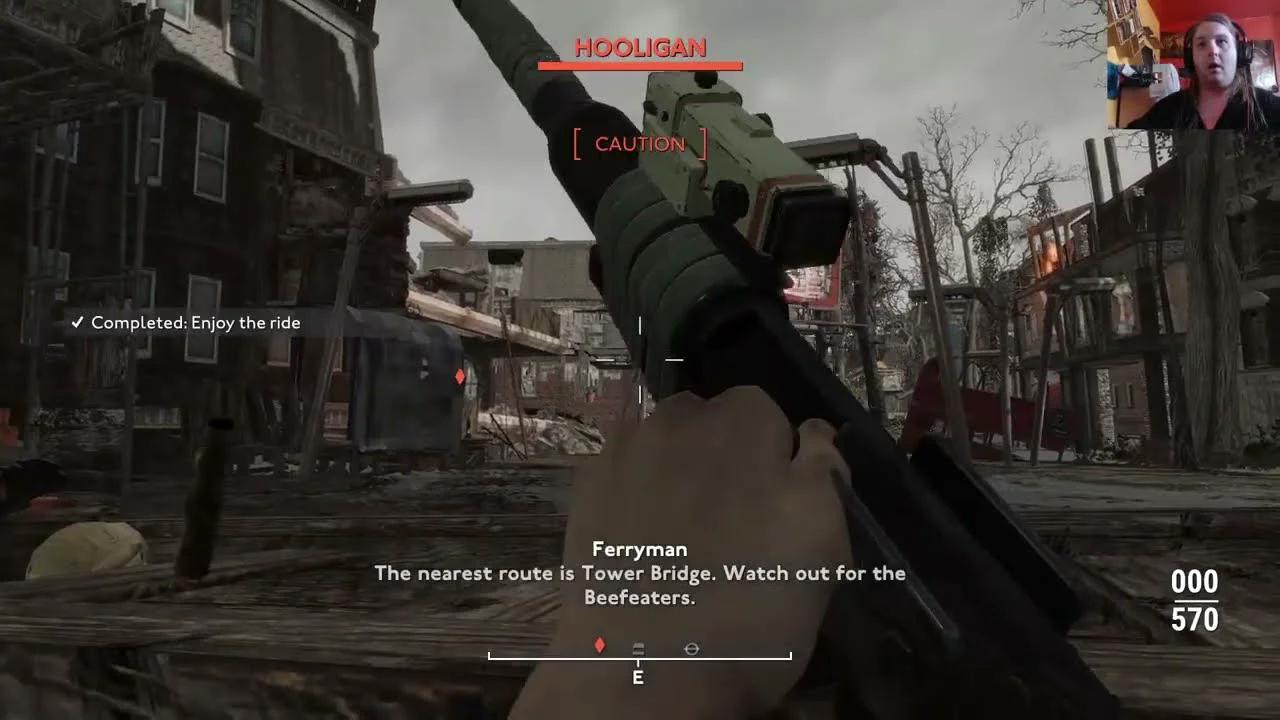1280x720 pixels.
Task: Select the E direction letter on the compass
Action: pos(638,678)
